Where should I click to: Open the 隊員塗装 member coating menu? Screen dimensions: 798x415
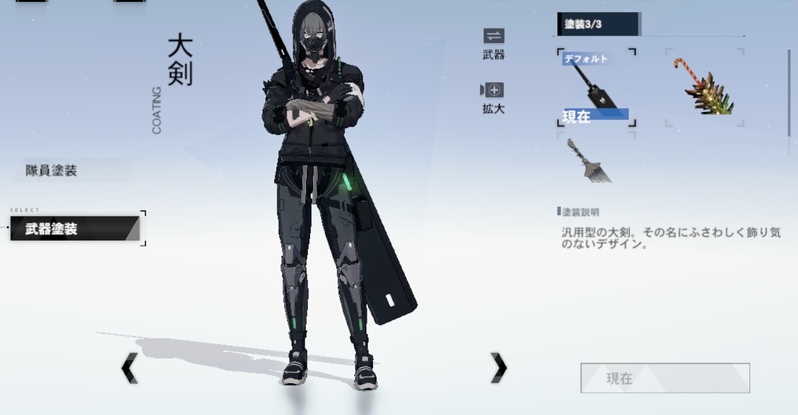[x=52, y=170]
